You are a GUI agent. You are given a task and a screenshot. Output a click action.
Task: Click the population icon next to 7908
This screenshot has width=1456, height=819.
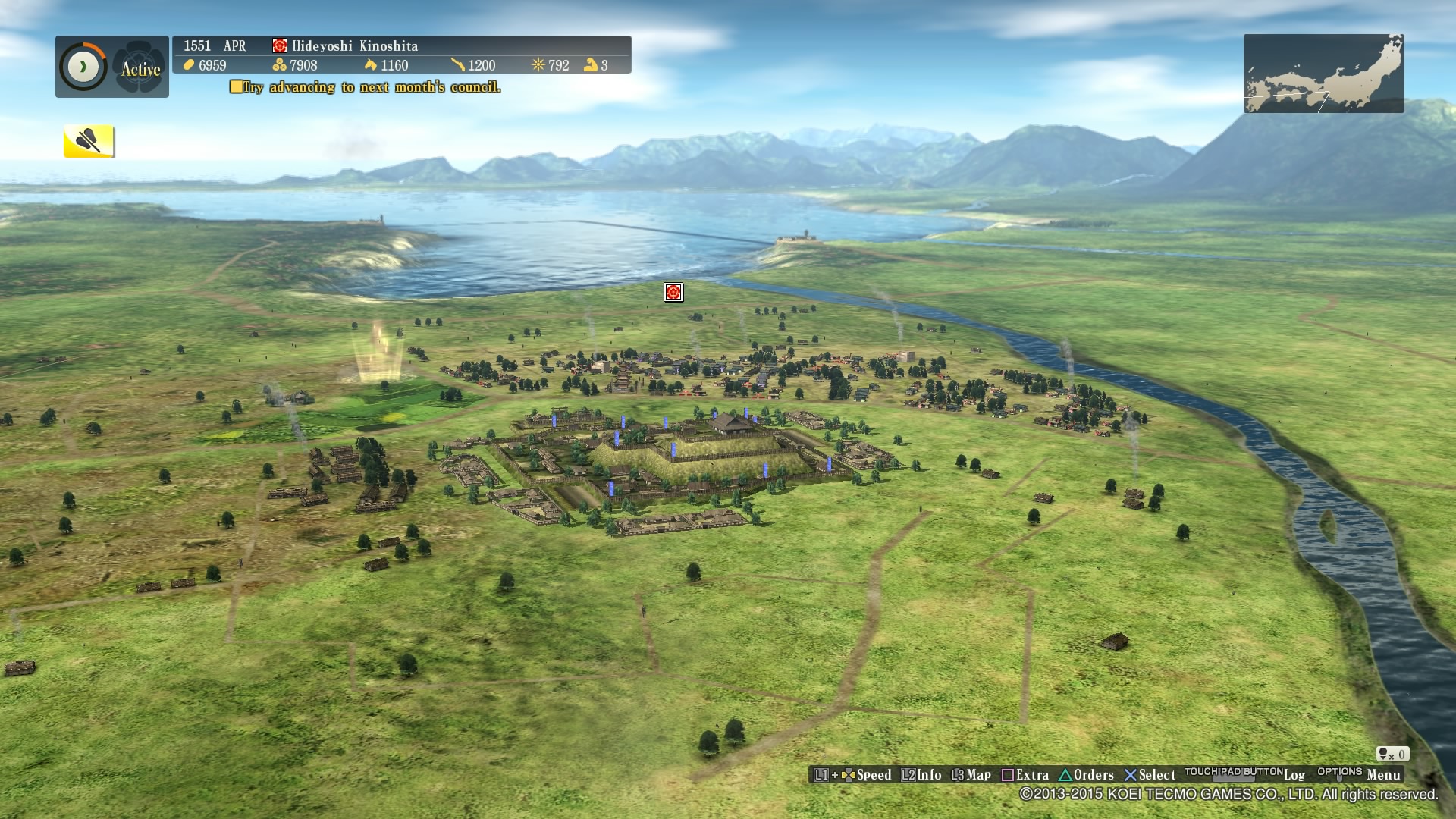click(280, 66)
